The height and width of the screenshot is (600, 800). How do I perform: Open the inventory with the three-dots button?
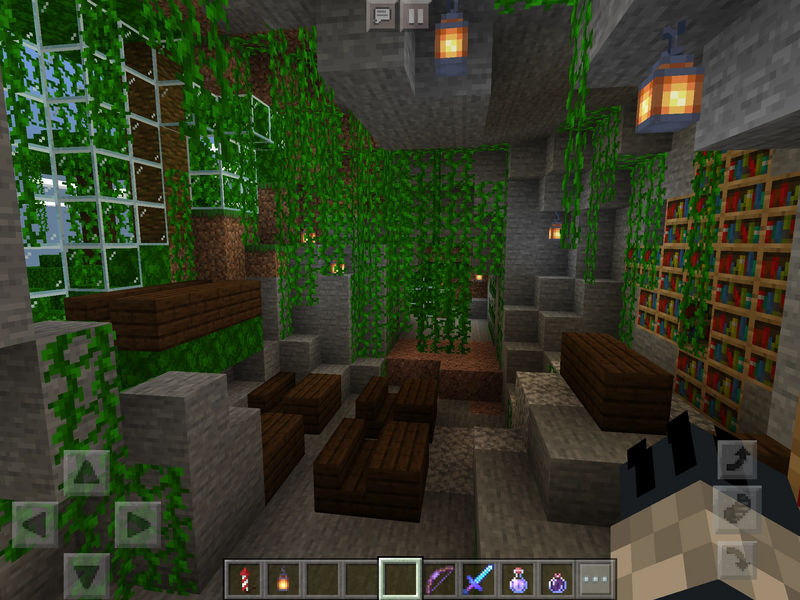[596, 579]
